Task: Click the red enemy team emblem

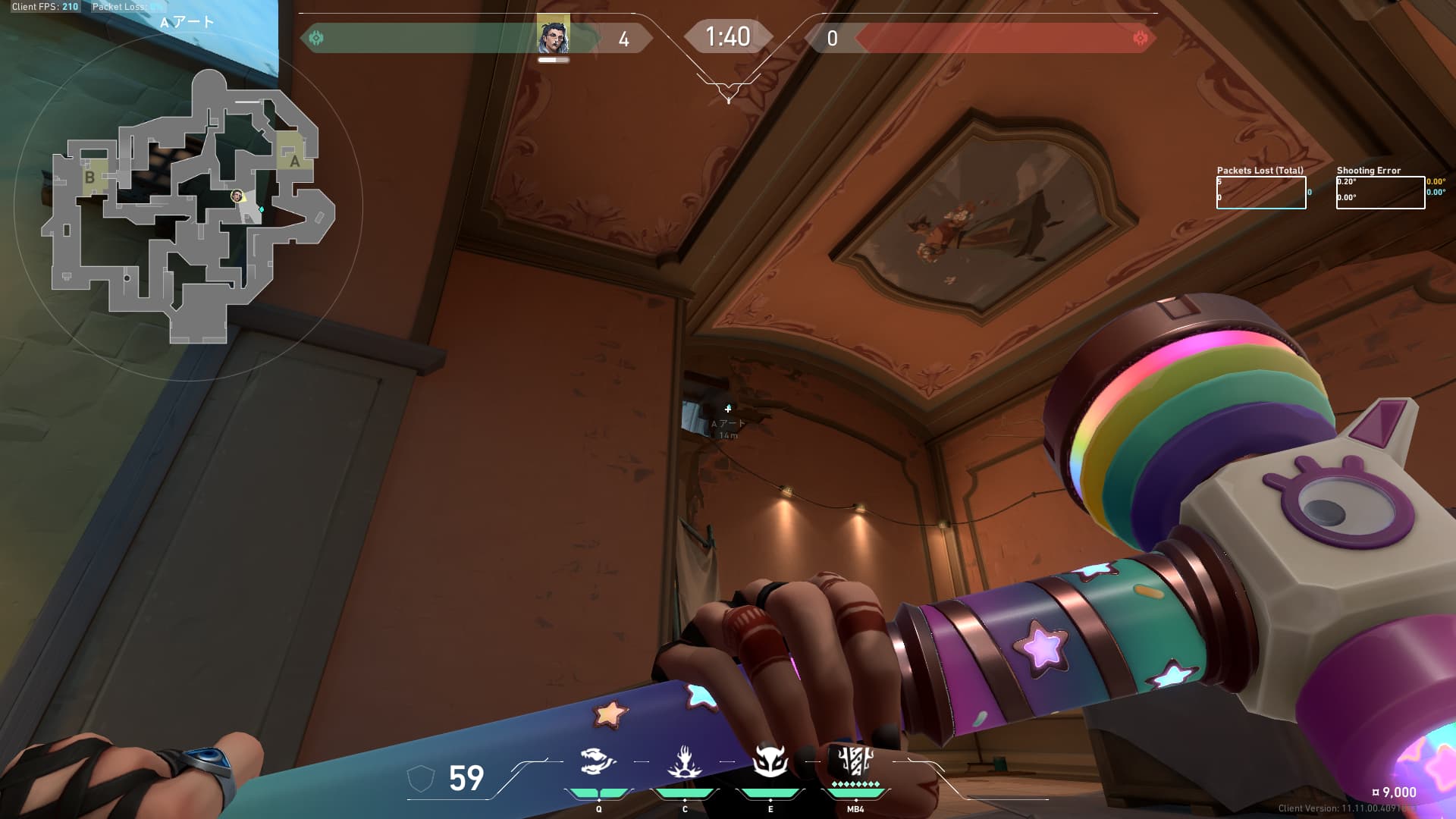Action: click(x=1140, y=38)
